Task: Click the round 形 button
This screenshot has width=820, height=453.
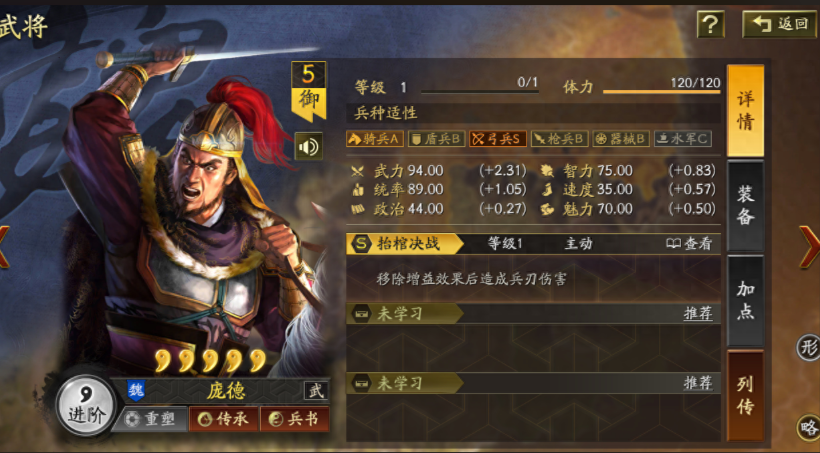Action: click(808, 347)
